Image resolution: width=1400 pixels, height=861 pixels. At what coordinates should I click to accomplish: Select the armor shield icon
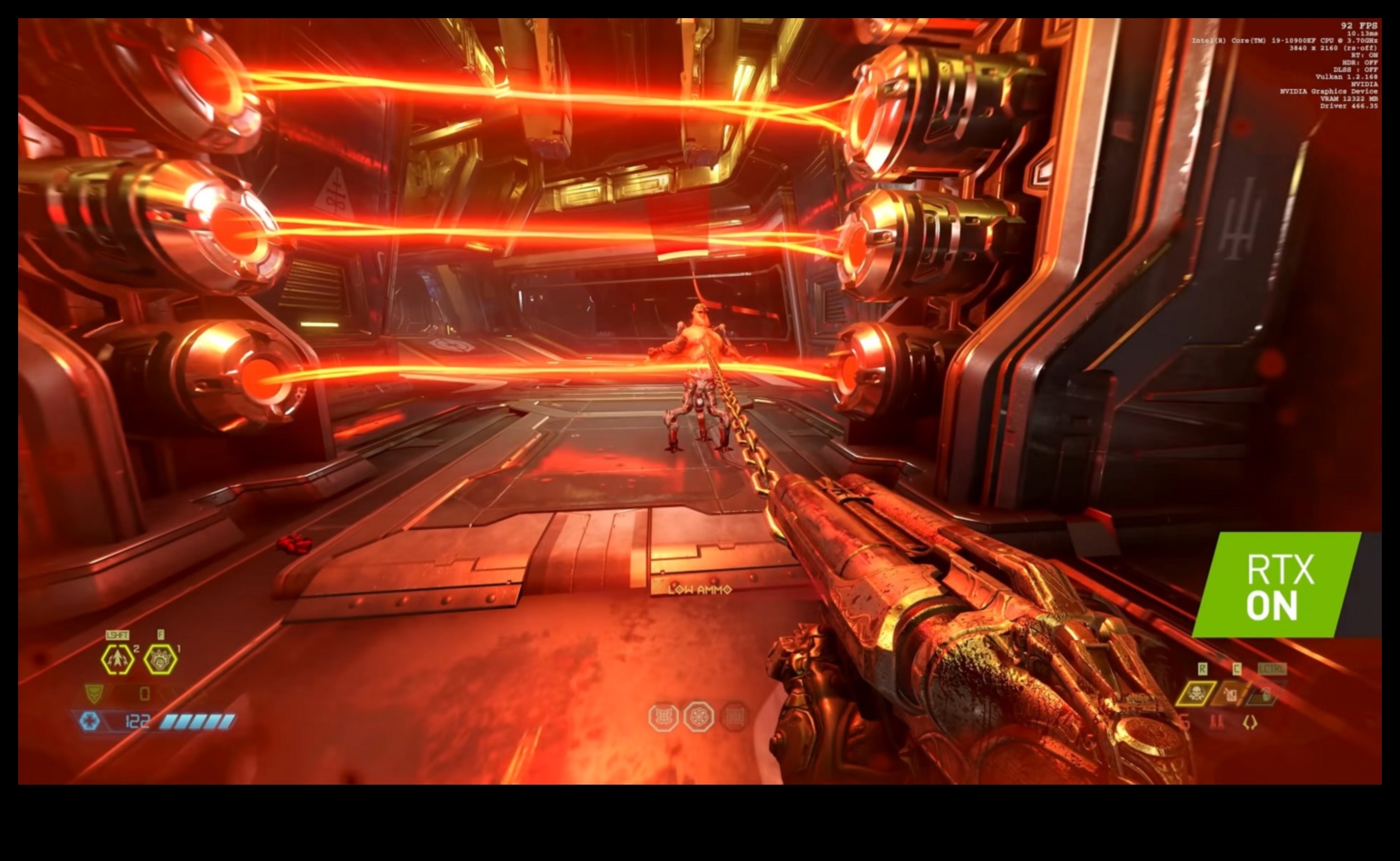coord(94,694)
